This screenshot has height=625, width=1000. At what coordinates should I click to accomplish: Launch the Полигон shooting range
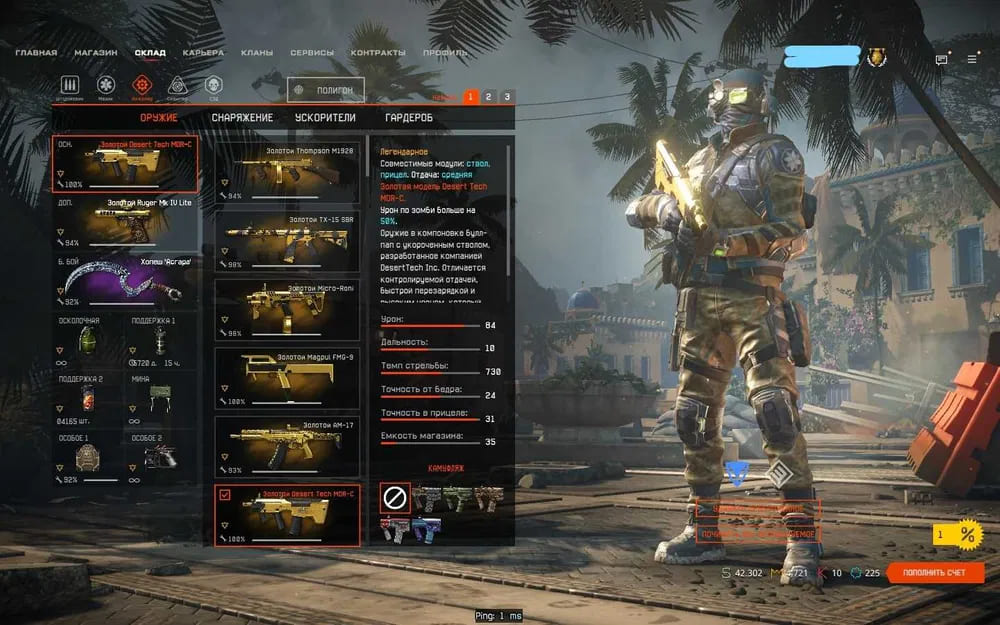coord(326,91)
